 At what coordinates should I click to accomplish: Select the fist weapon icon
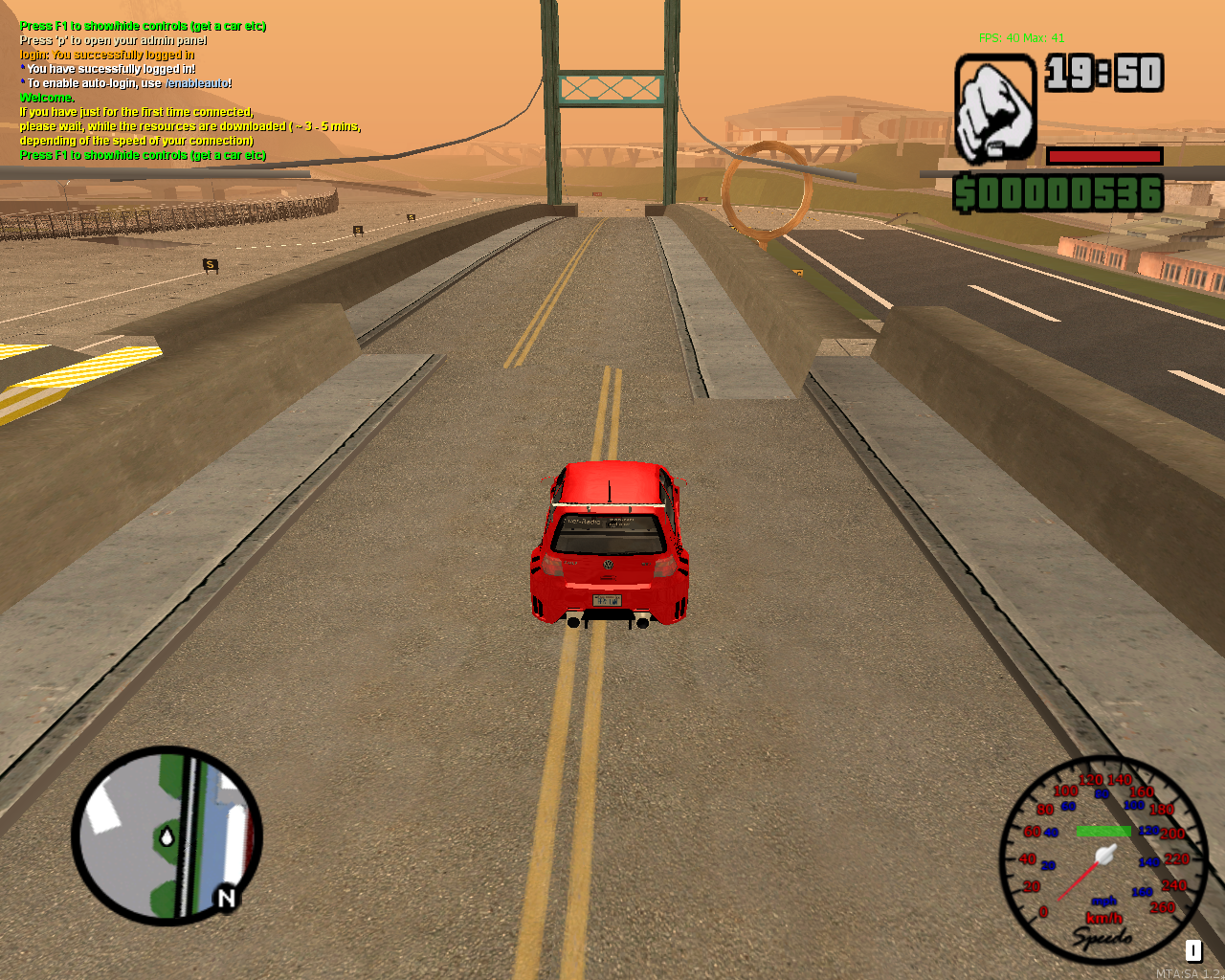[x=993, y=108]
